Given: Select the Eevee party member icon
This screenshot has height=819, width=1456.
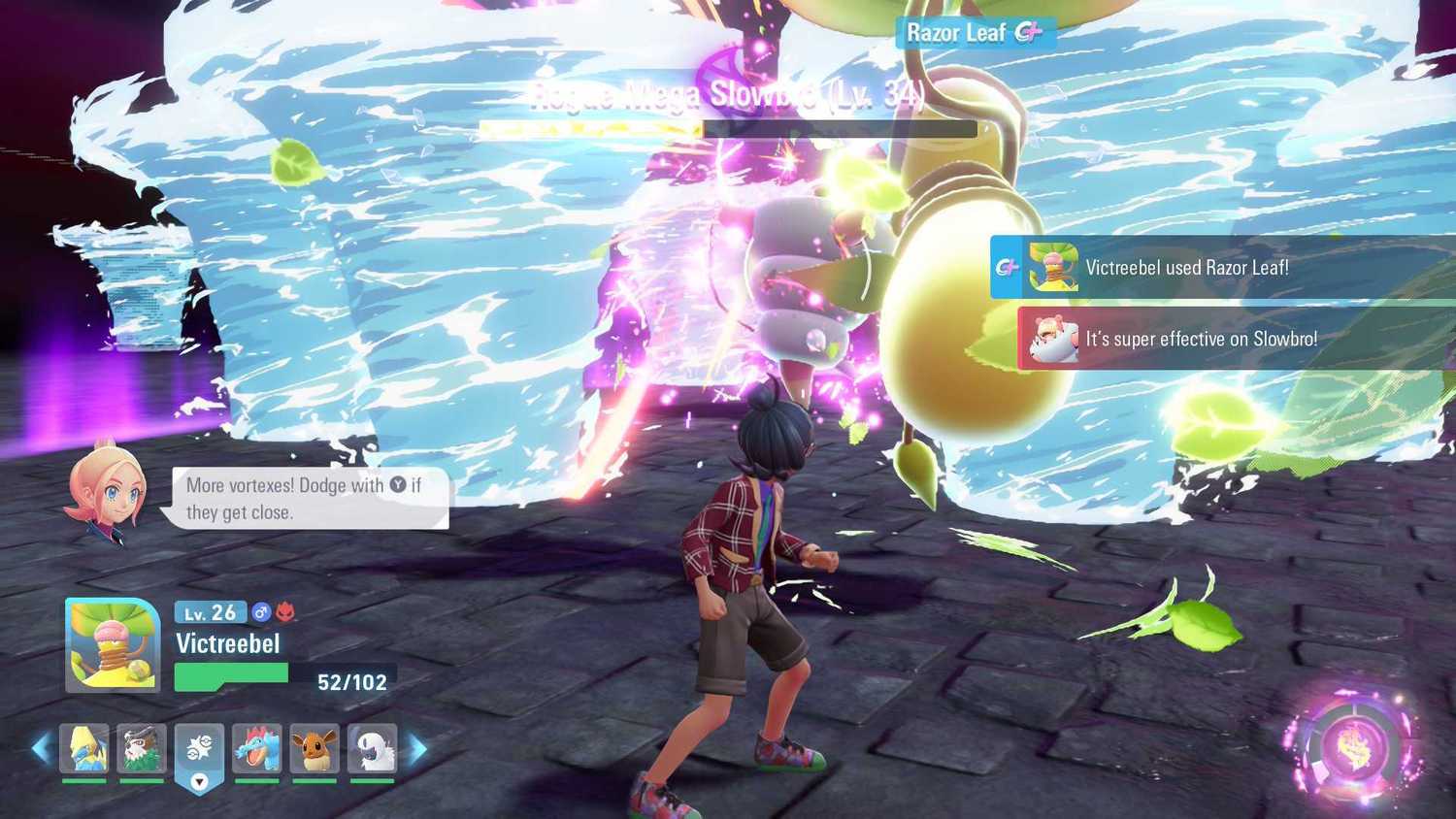Looking at the screenshot, I should click(314, 747).
